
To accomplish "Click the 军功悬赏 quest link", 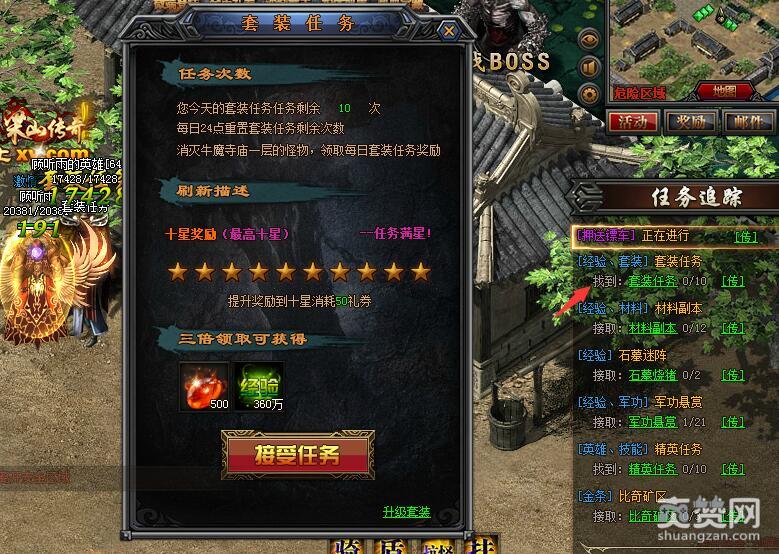I will point(654,422).
